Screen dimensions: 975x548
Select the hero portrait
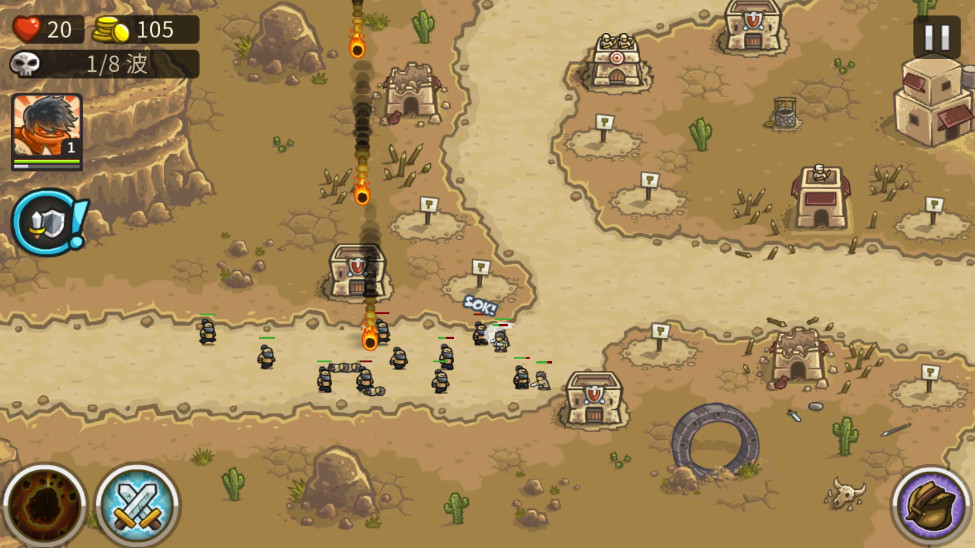coord(46,130)
